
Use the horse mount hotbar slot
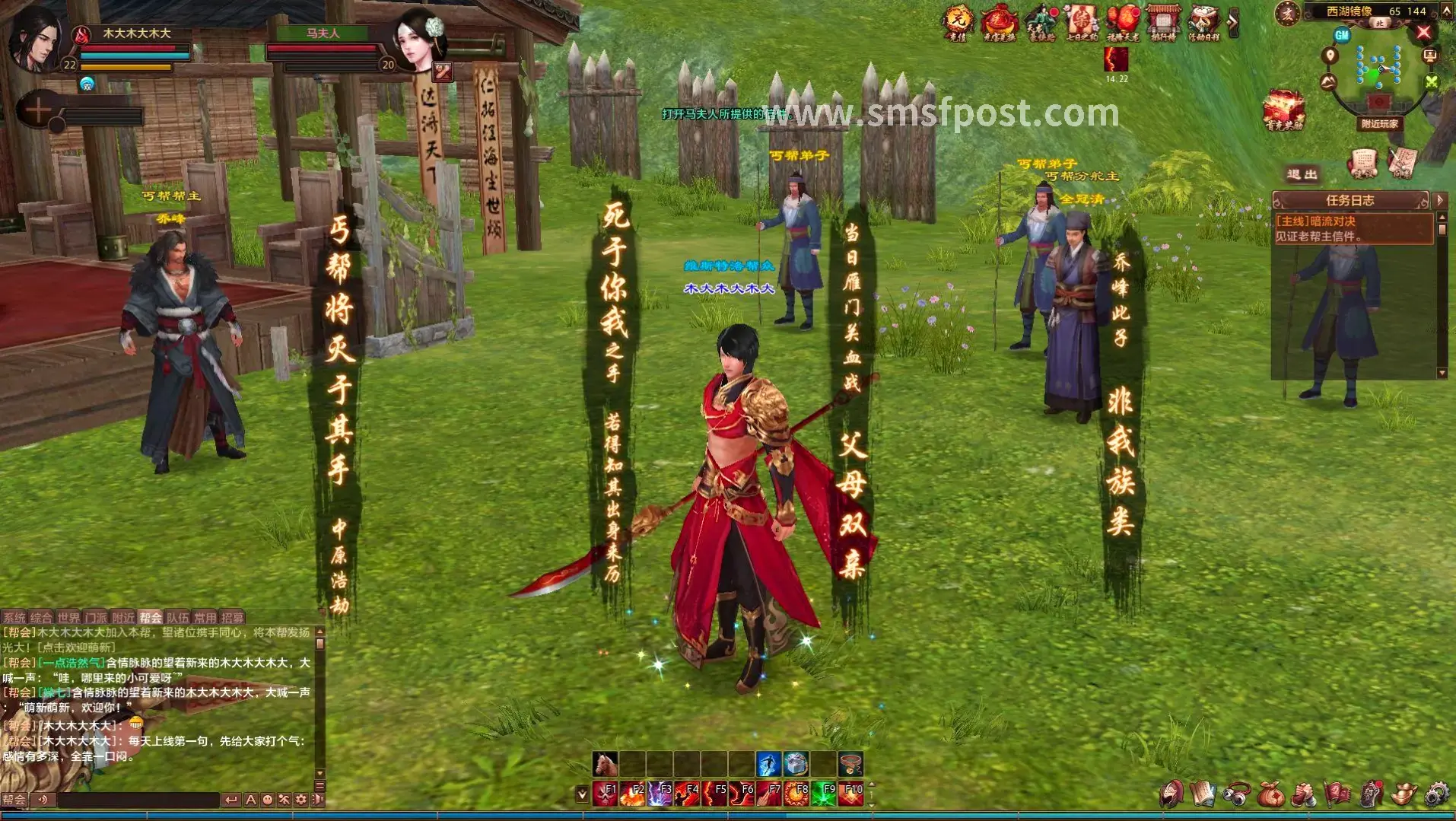coord(606,763)
